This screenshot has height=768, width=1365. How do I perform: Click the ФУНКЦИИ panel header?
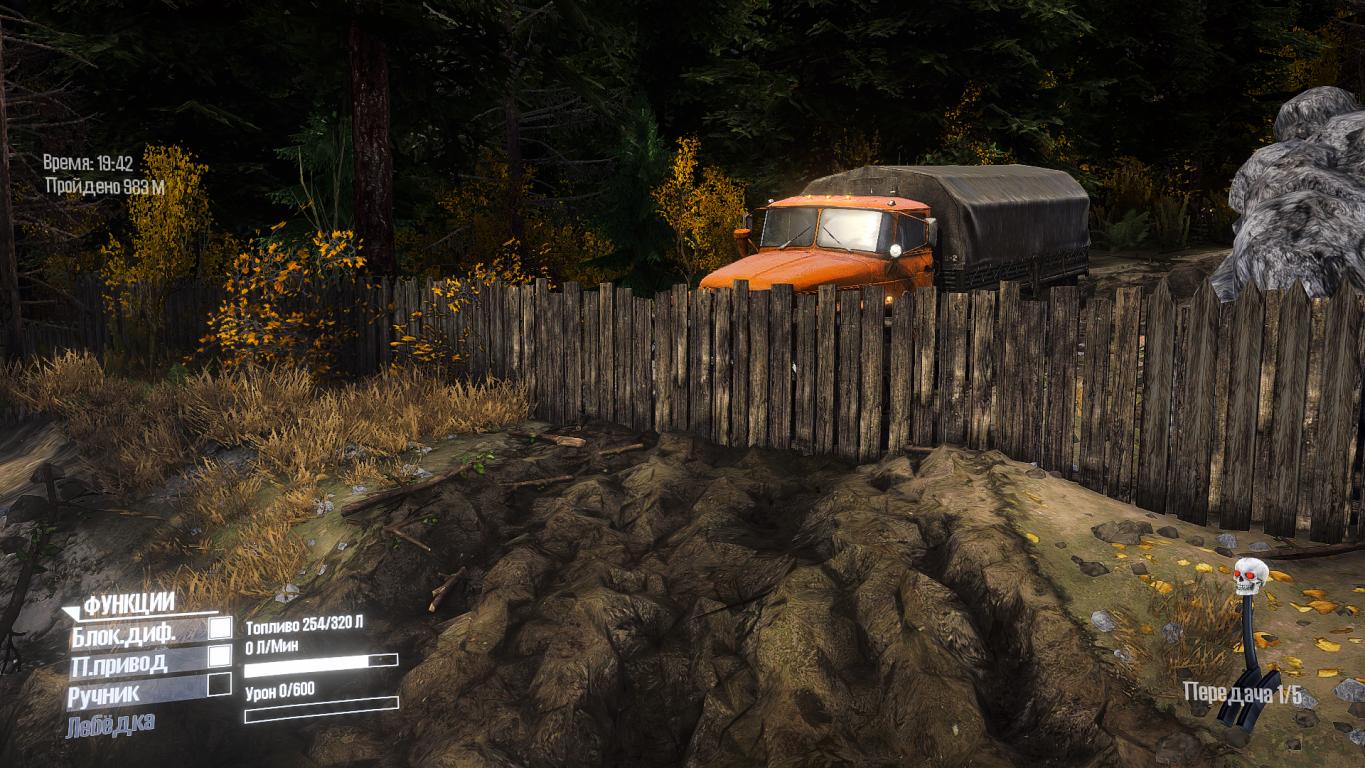point(129,603)
